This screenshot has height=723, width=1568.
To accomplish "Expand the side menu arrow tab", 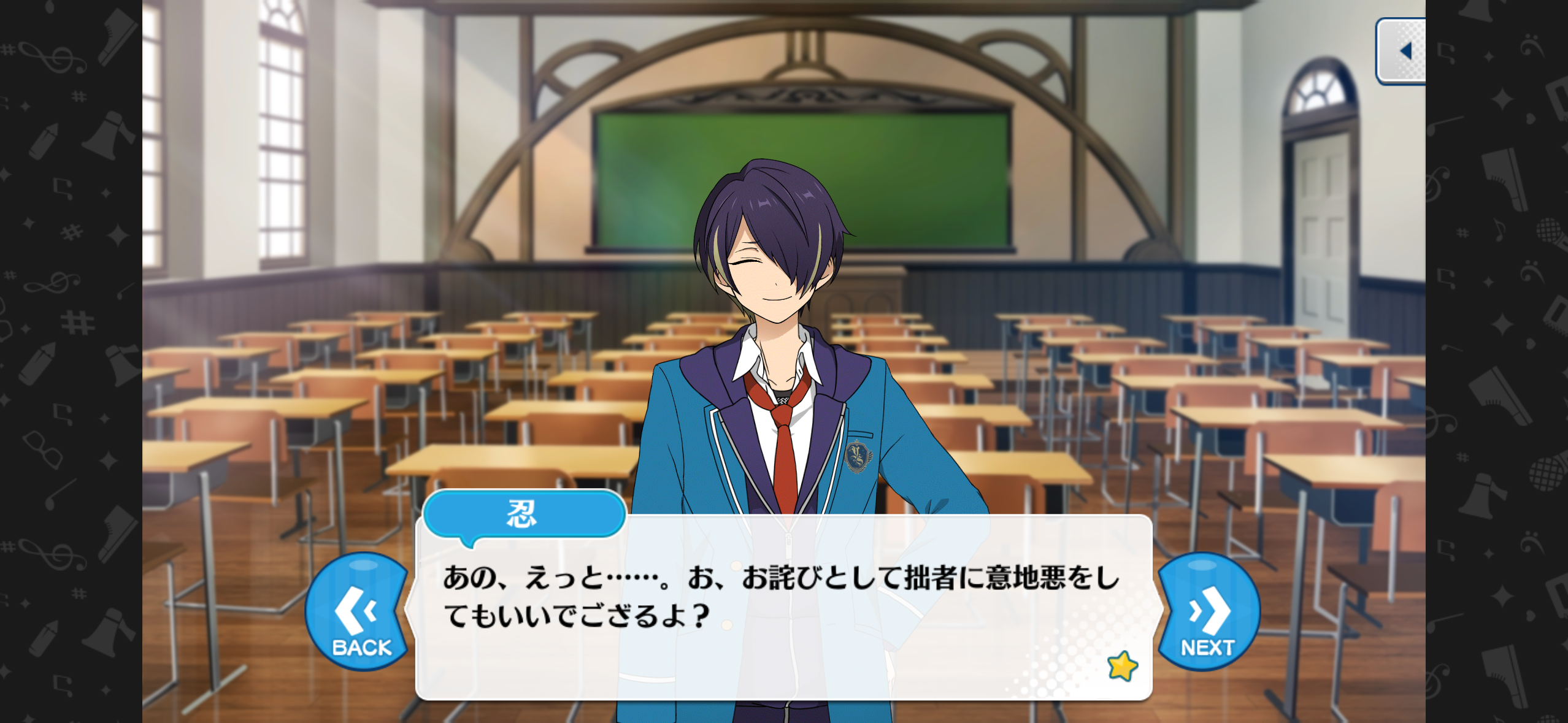I will point(1401,52).
